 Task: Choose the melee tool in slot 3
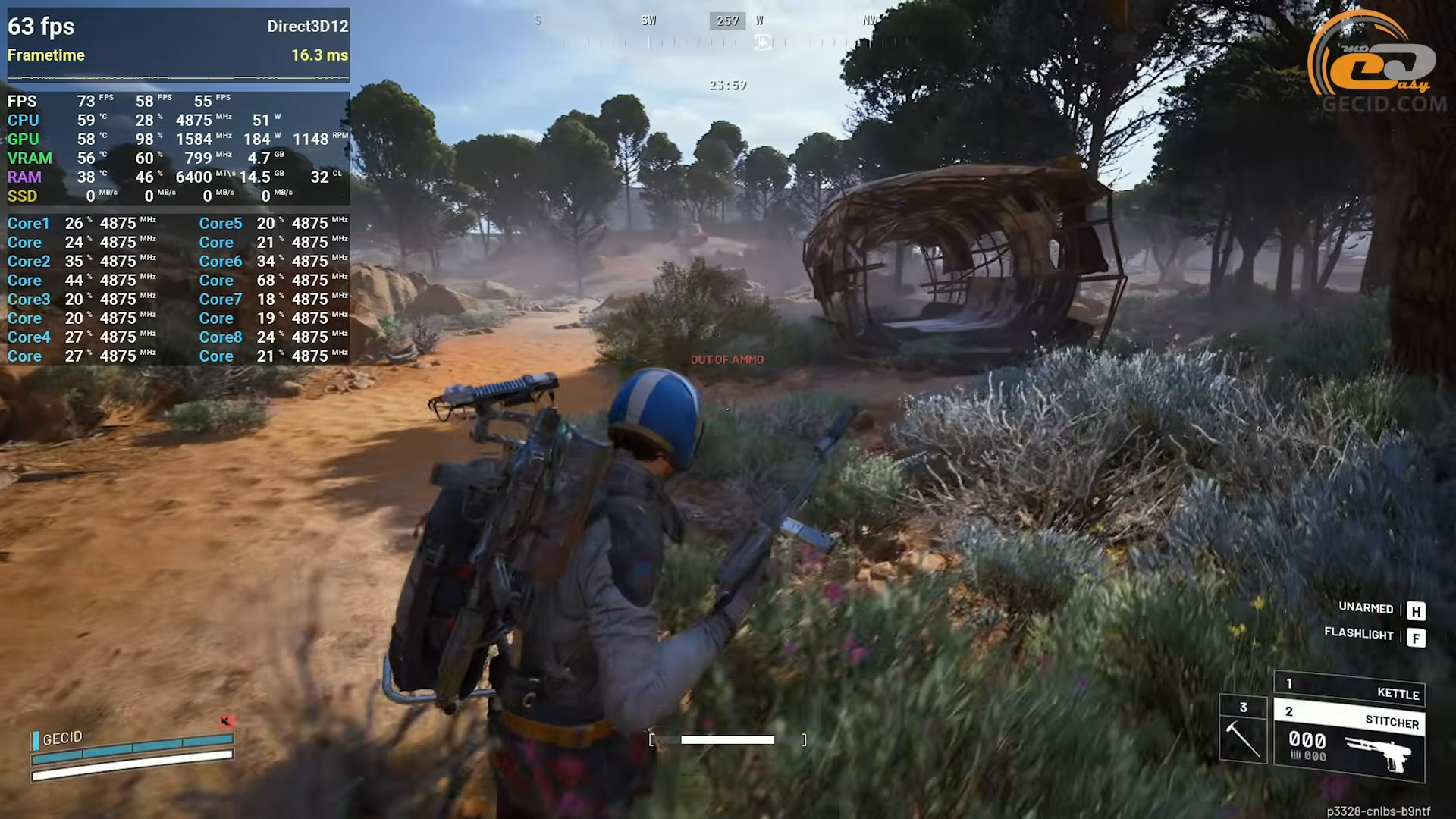point(1243,730)
